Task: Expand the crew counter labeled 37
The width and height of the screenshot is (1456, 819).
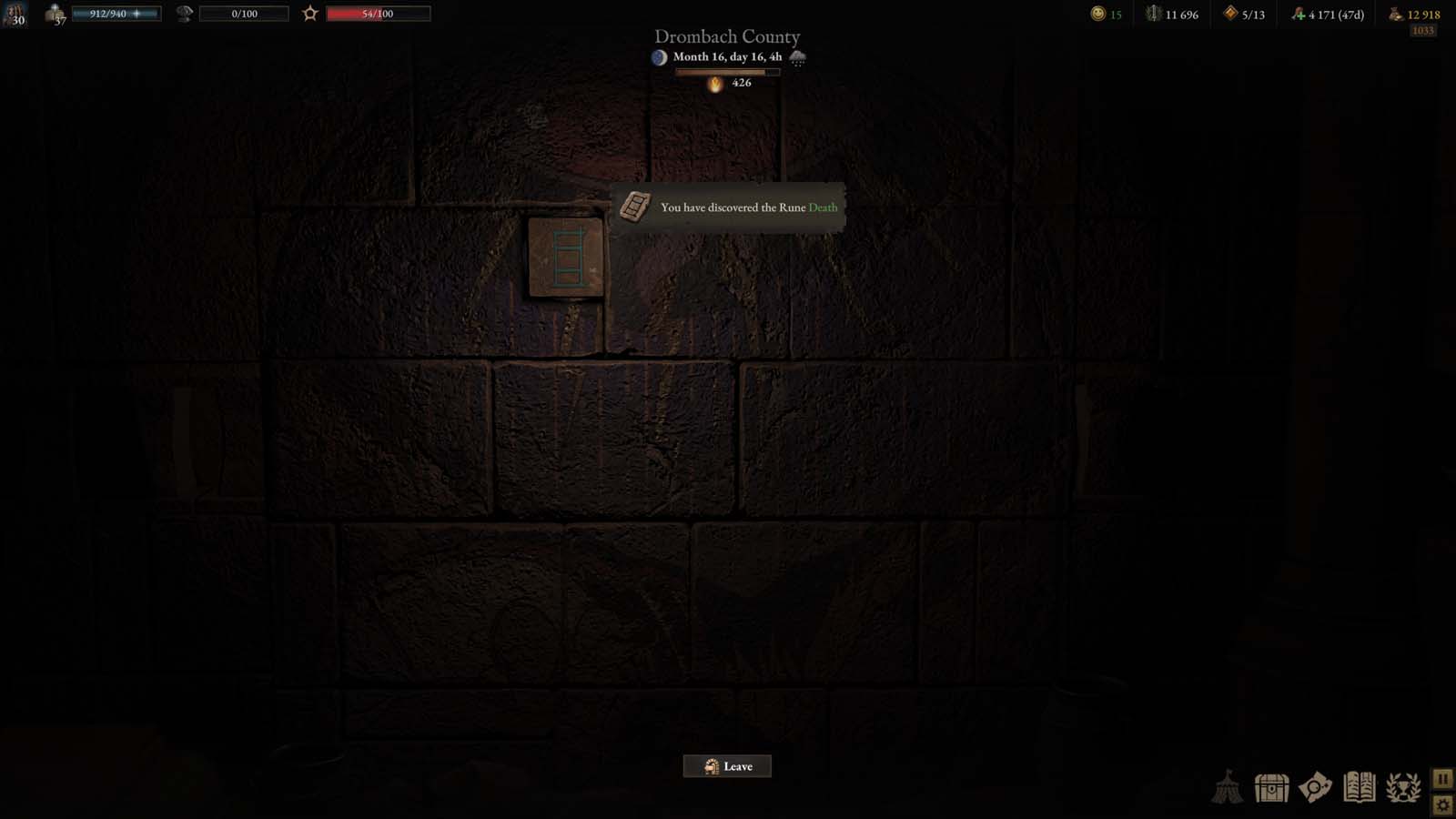Action: [x=55, y=15]
